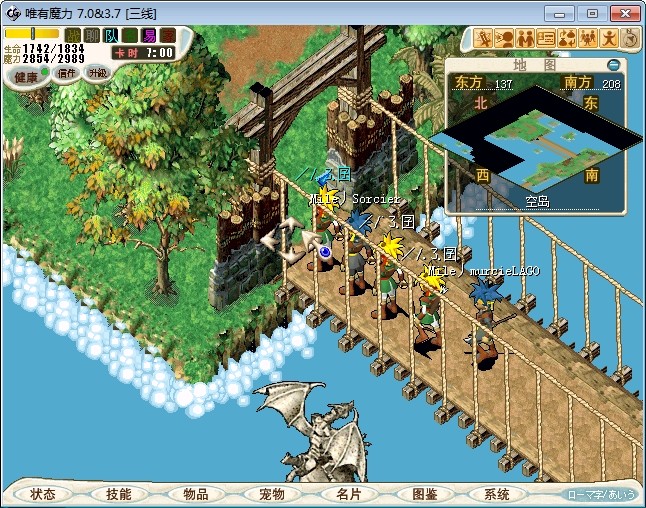Open the 名片 name card menu

[x=348, y=494]
